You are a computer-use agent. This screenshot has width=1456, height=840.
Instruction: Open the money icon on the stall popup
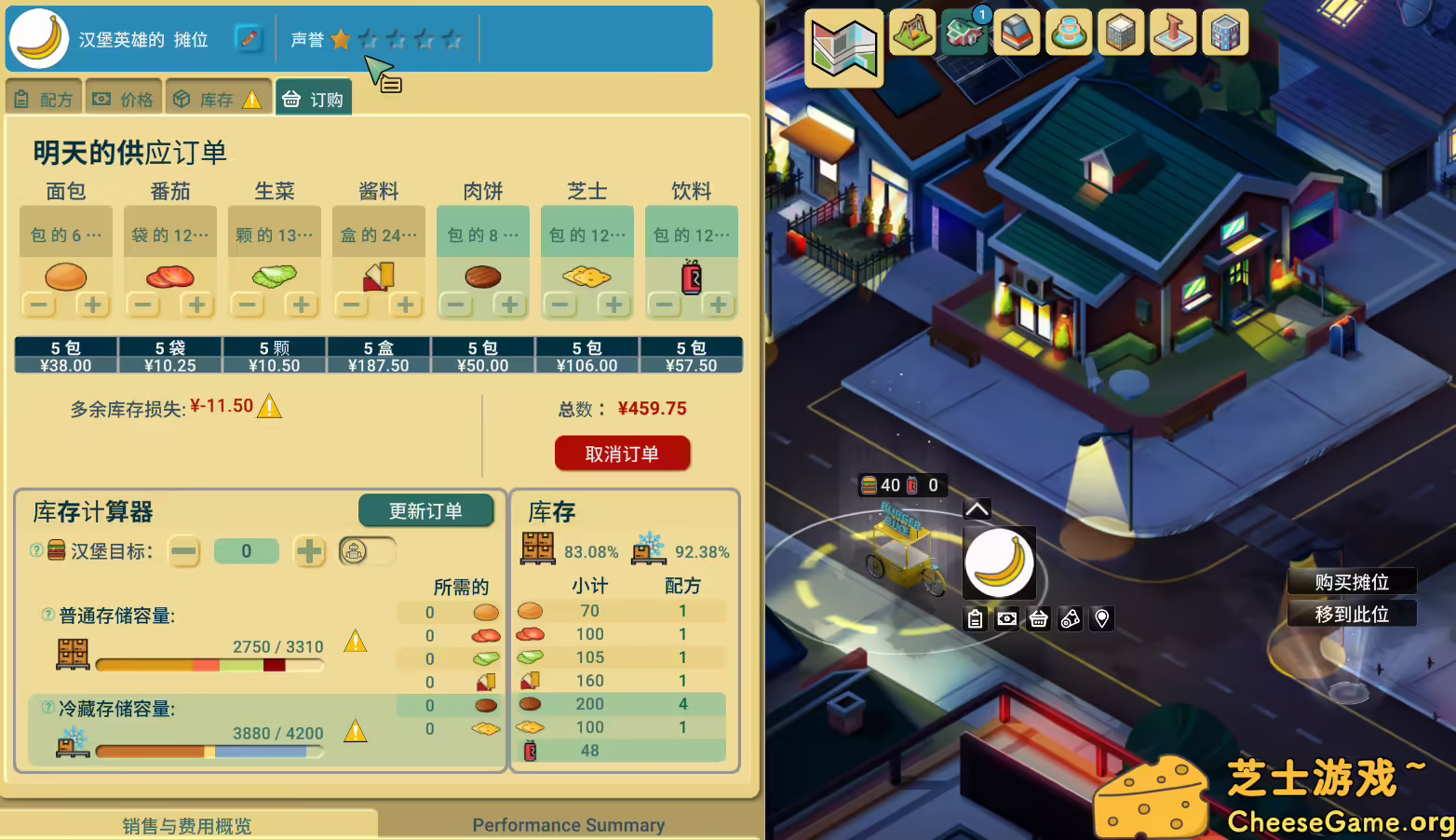[1006, 618]
